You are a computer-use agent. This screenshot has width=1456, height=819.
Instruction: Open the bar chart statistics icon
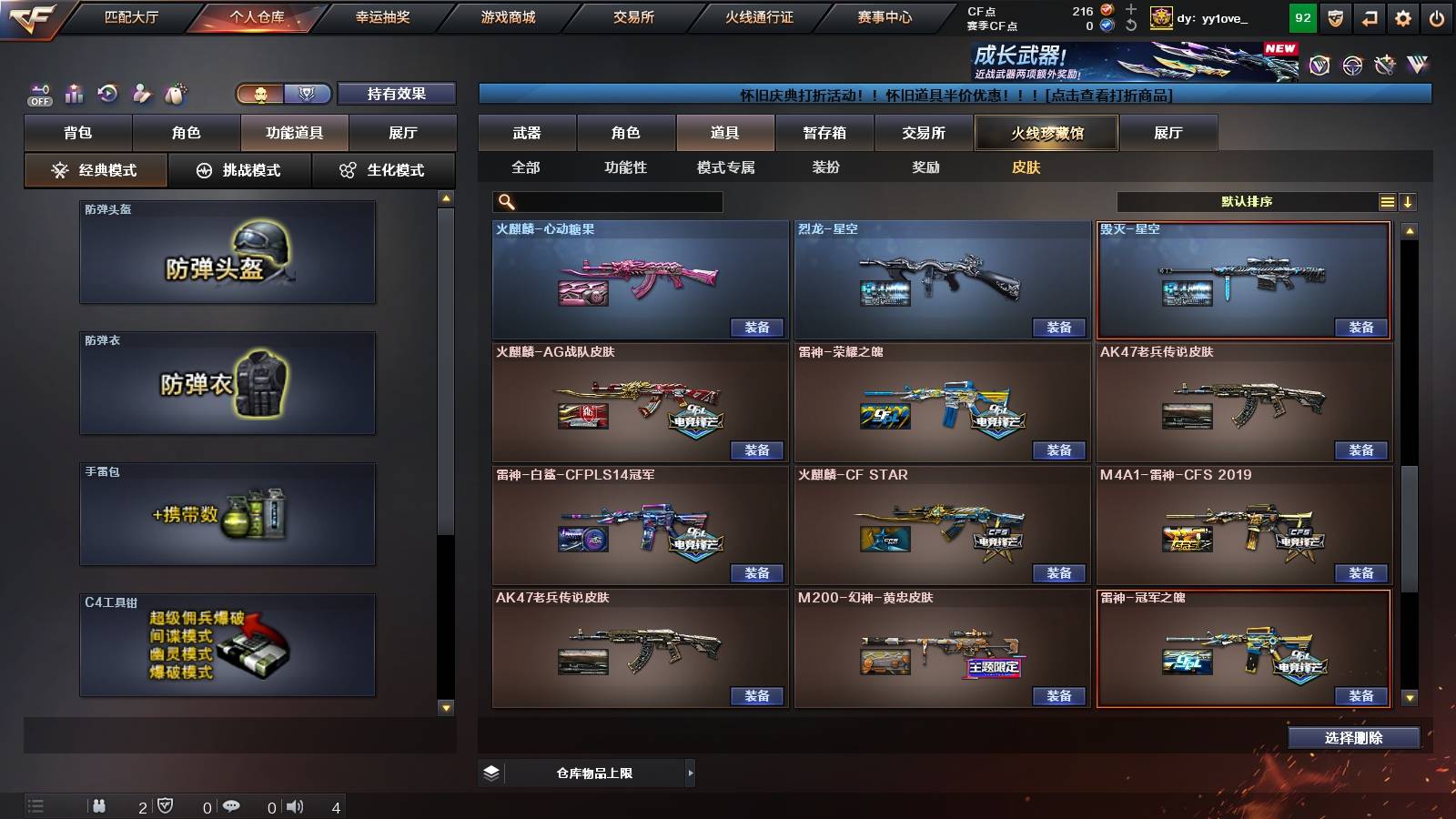click(74, 93)
